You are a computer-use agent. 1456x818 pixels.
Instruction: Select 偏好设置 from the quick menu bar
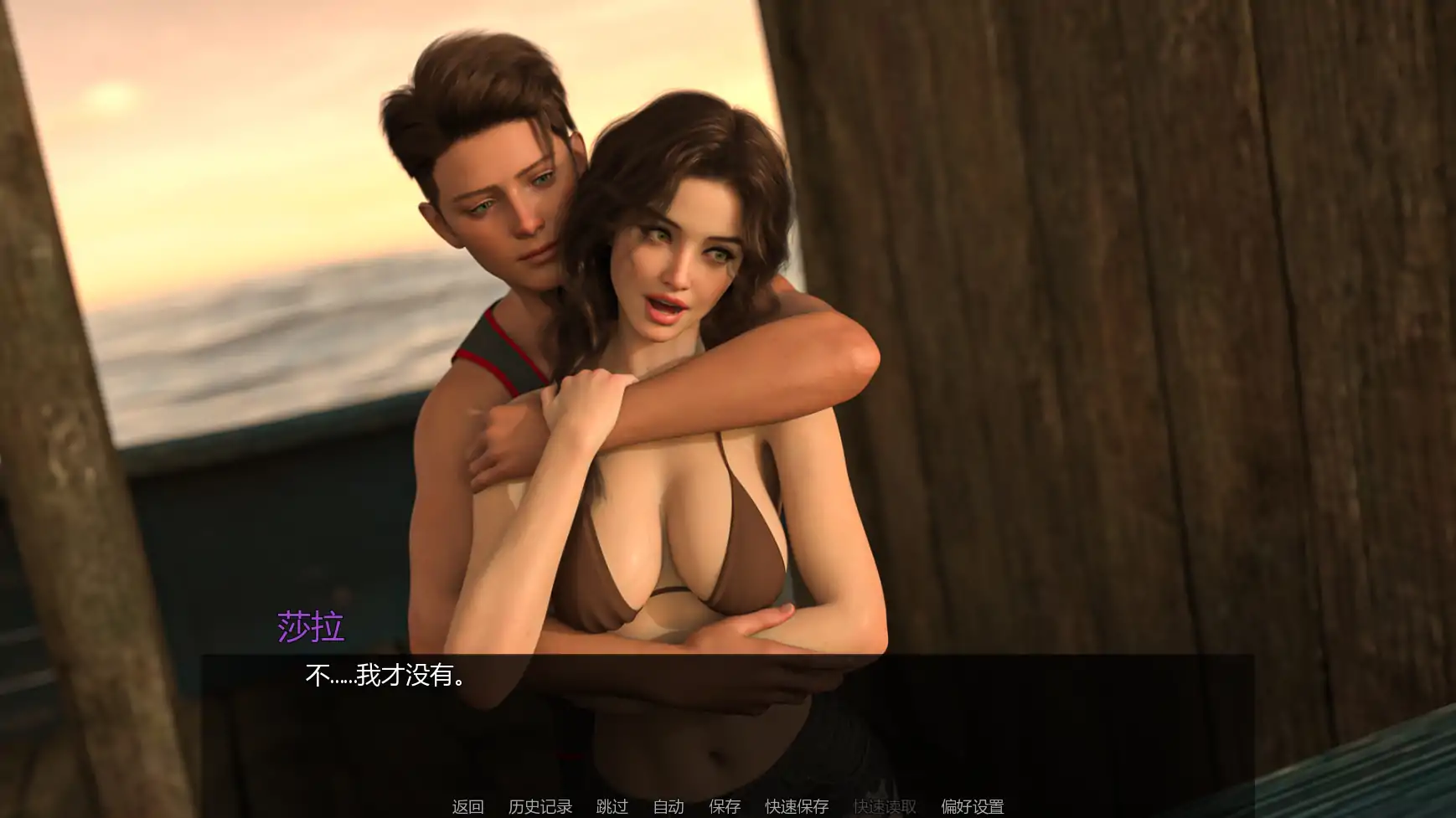click(973, 806)
